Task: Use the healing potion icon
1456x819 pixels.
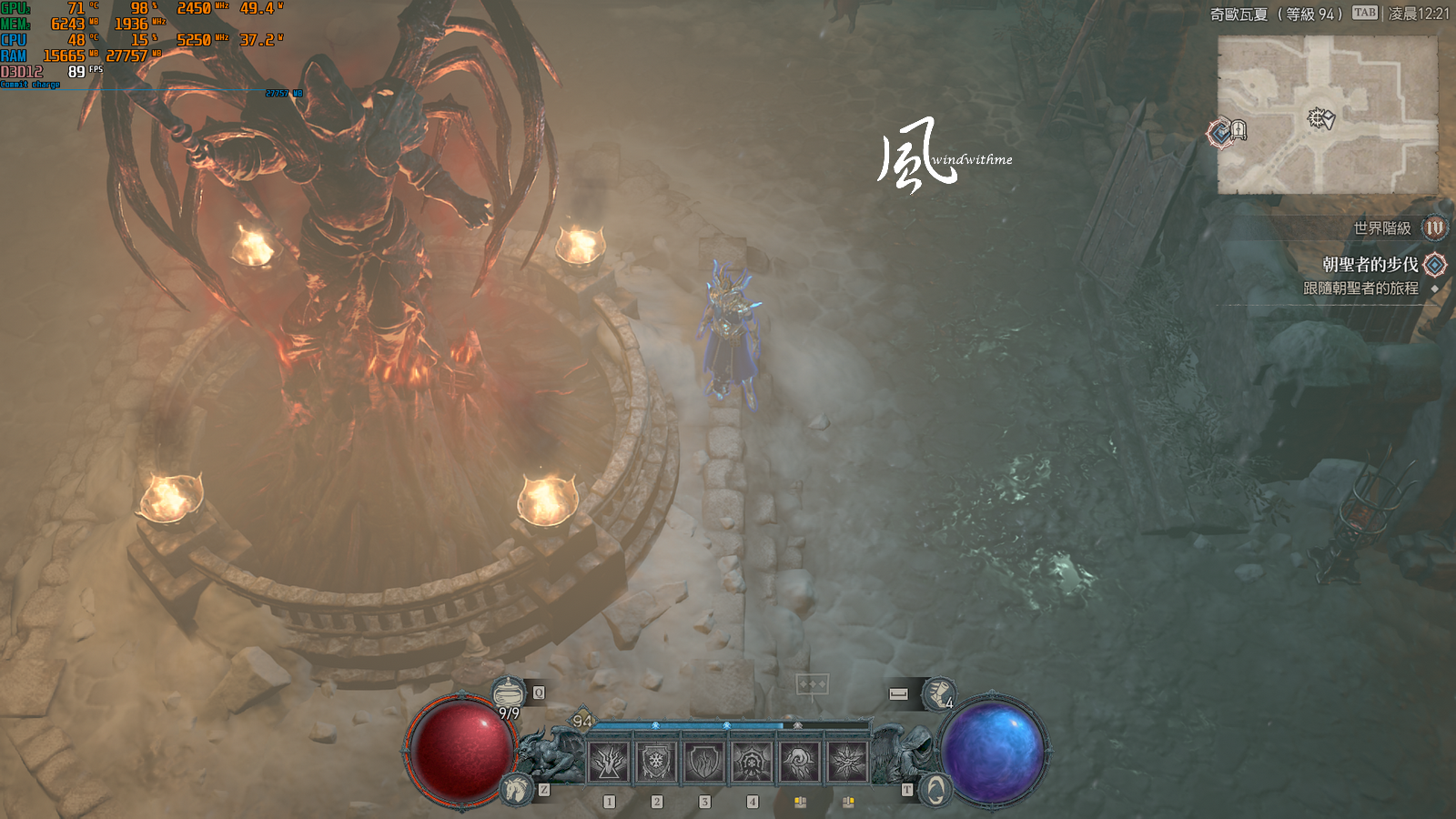Action: point(509,694)
